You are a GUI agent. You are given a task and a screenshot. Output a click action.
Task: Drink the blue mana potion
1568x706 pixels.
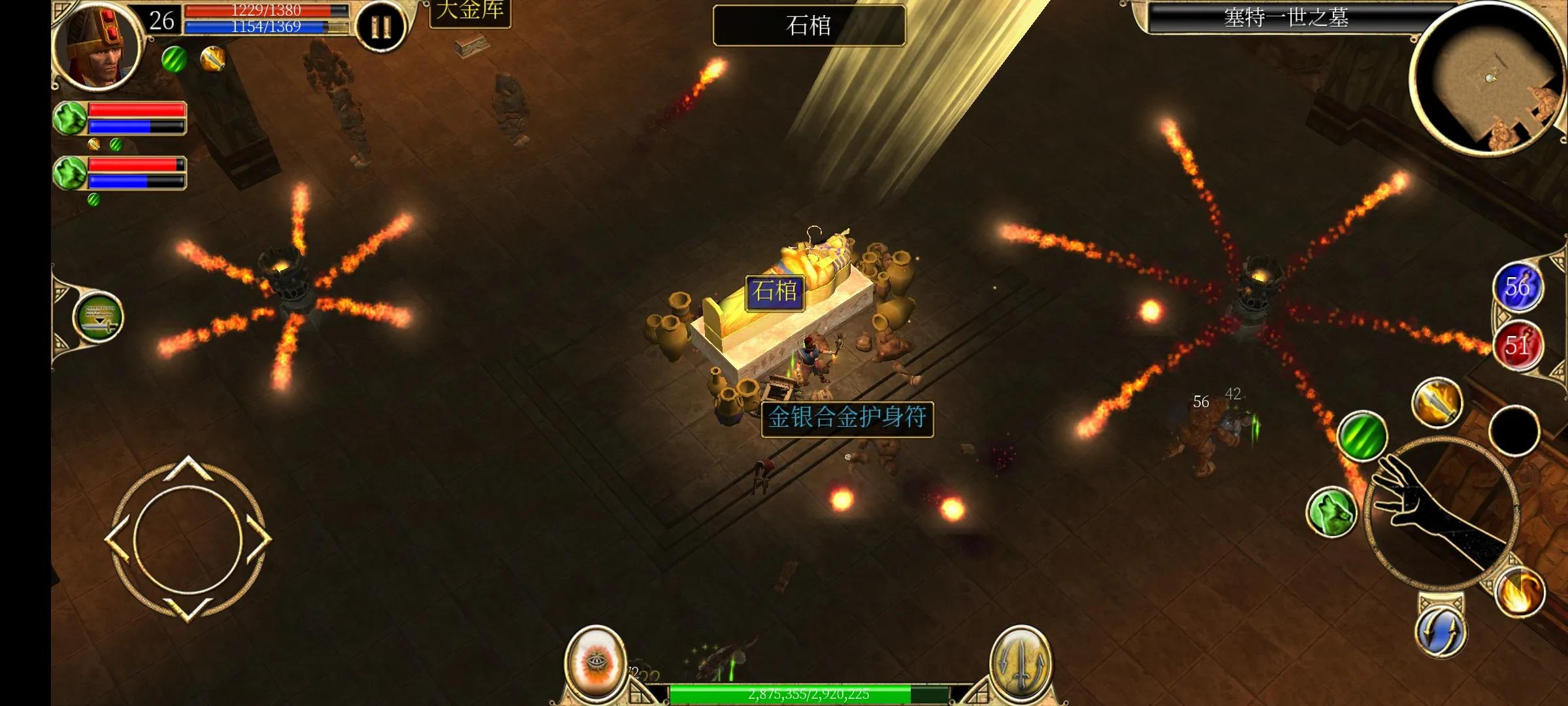(1518, 286)
